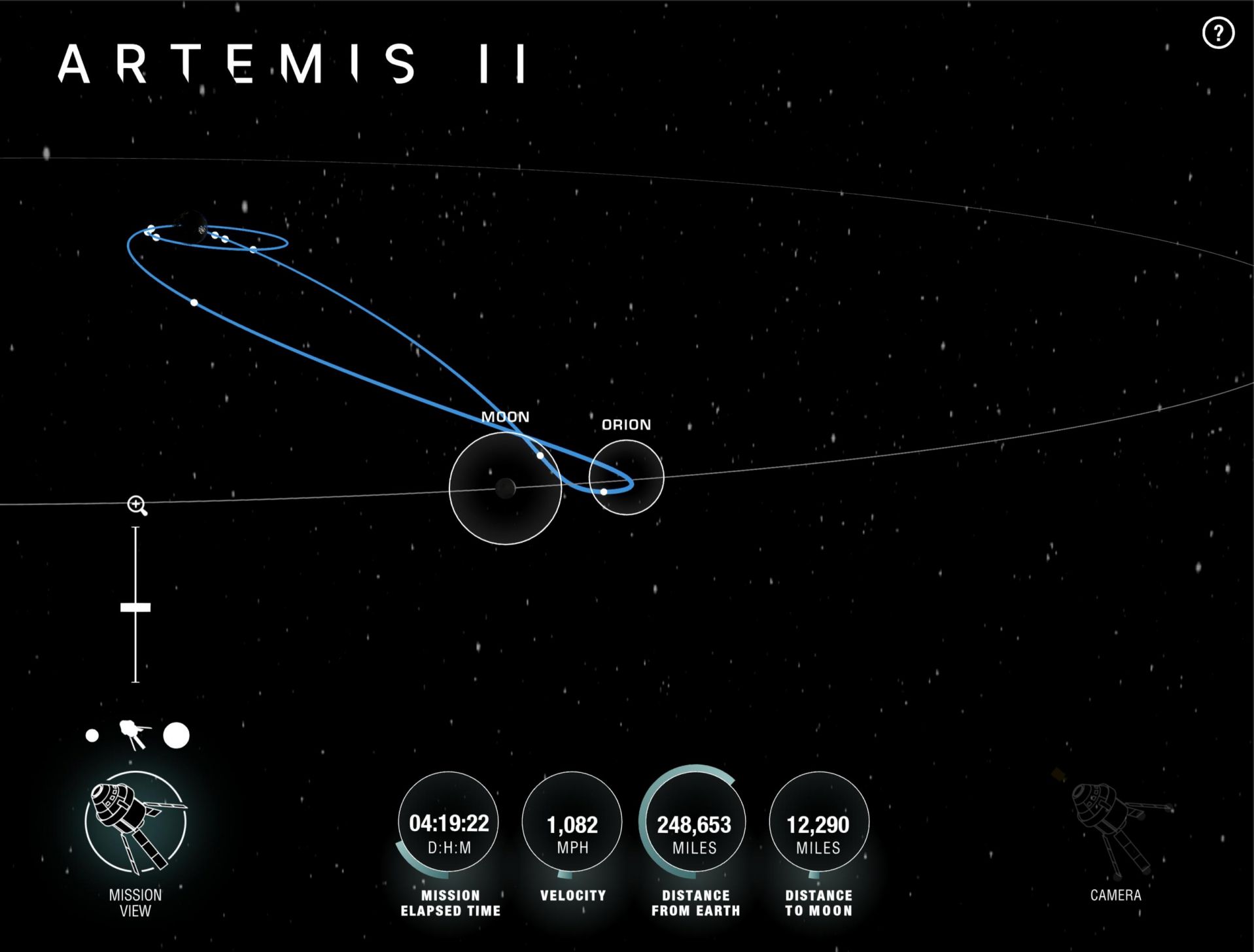Select the Moon marker circle

tap(505, 488)
